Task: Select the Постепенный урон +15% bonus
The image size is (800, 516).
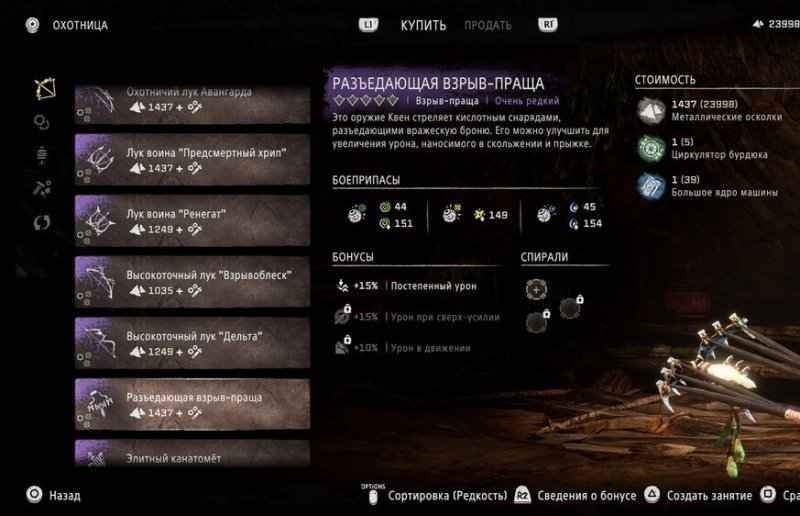Action: tap(408, 286)
